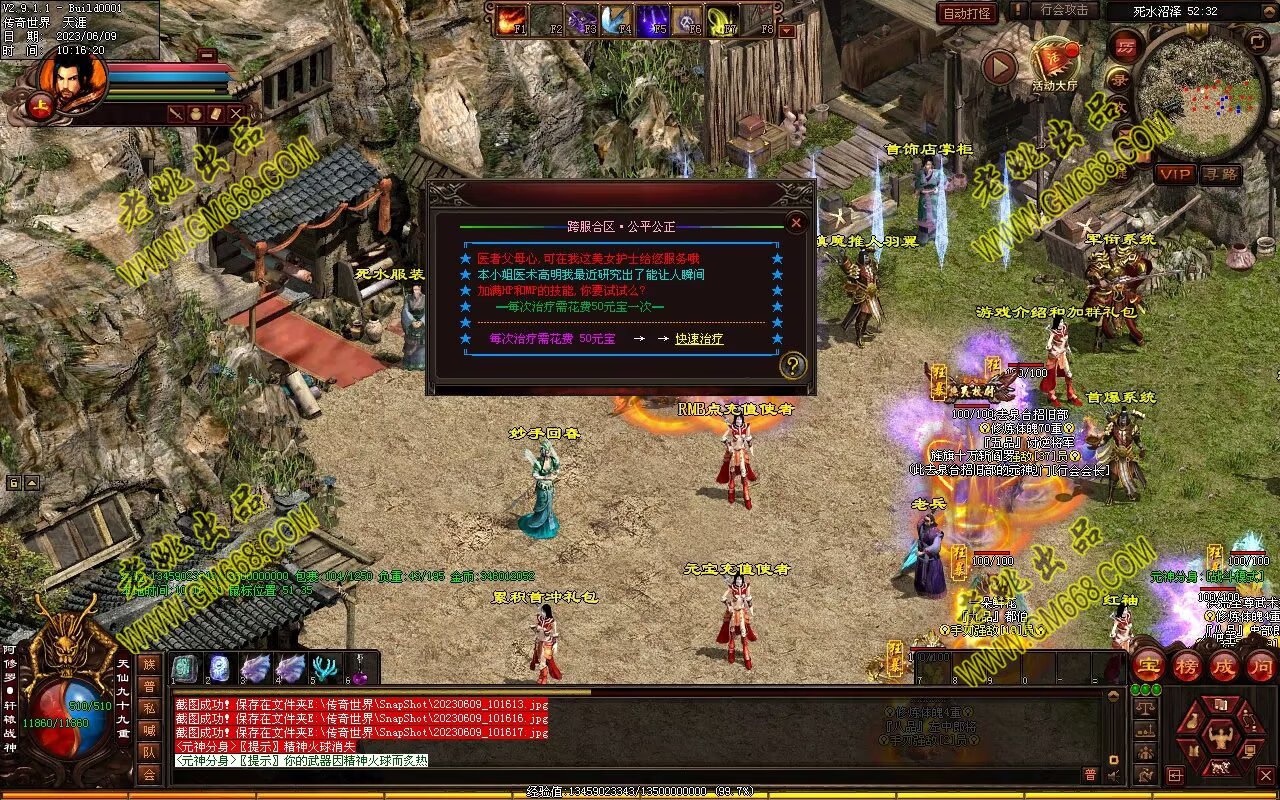This screenshot has width=1280, height=800.
Task: Open the character panel muscular figure icon
Action: coord(1220,738)
